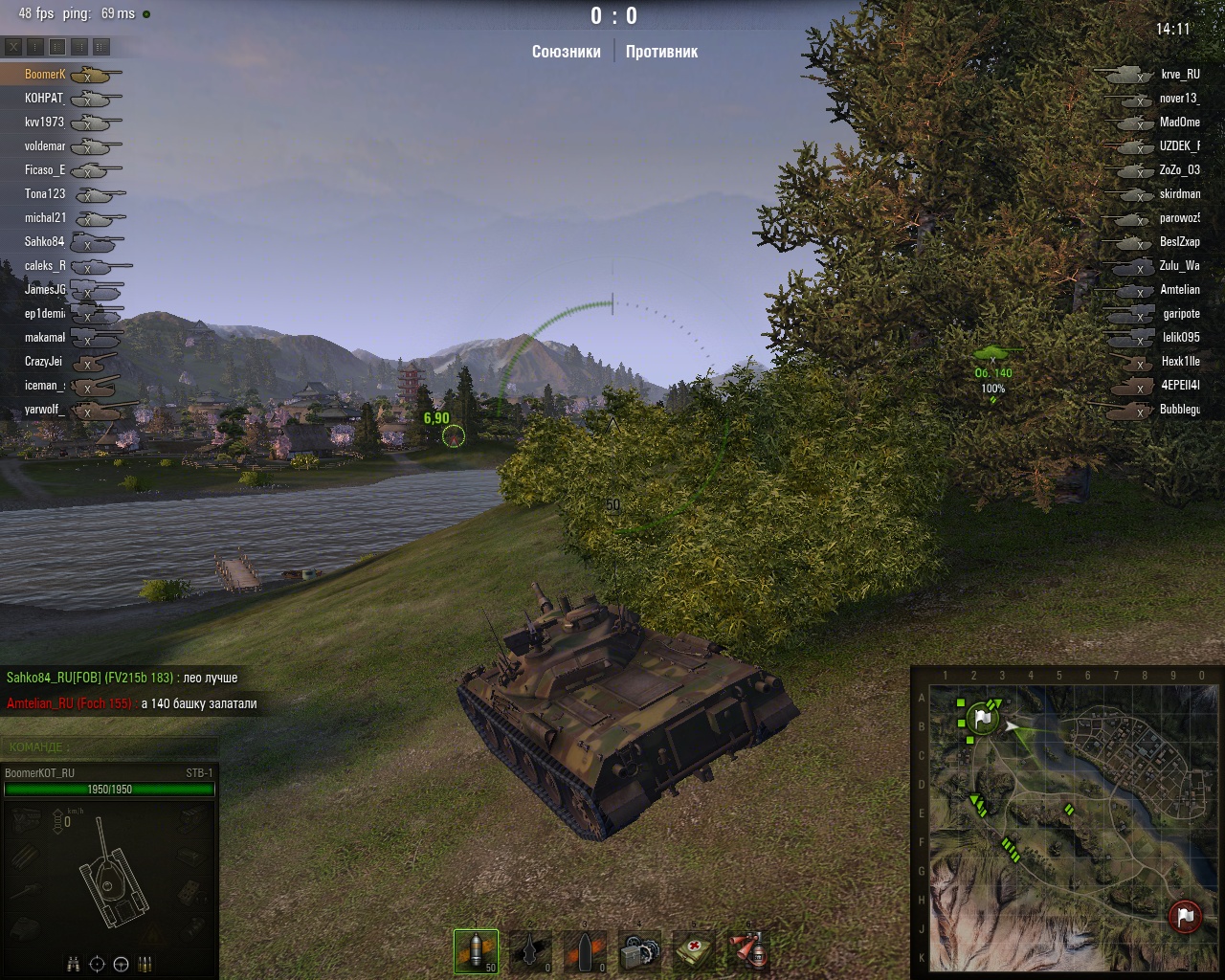Click the loader shells crew icon
Viewport: 1225px width, 980px height.
click(145, 964)
